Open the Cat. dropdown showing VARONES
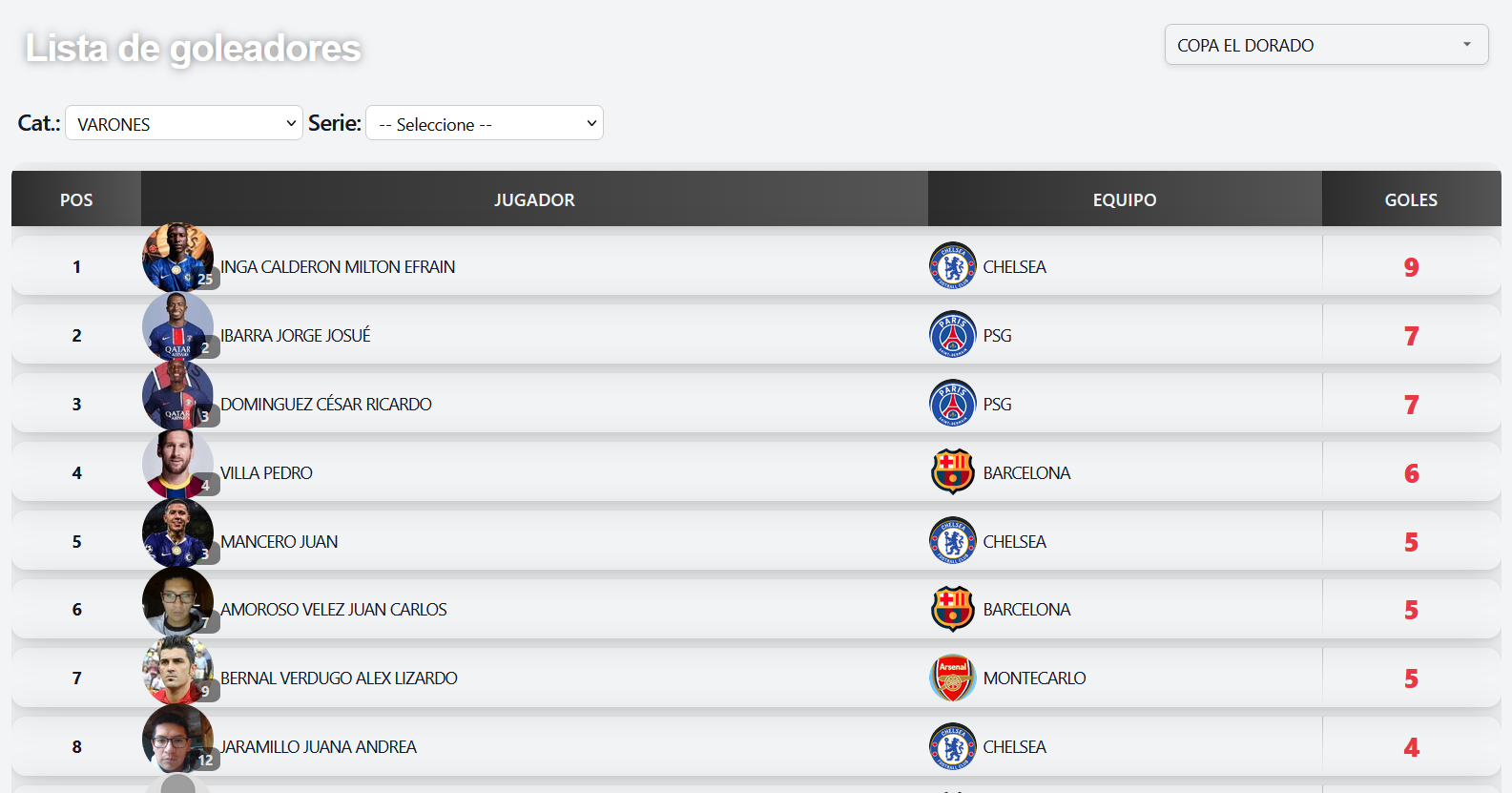This screenshot has height=793, width=1512. pos(183,122)
